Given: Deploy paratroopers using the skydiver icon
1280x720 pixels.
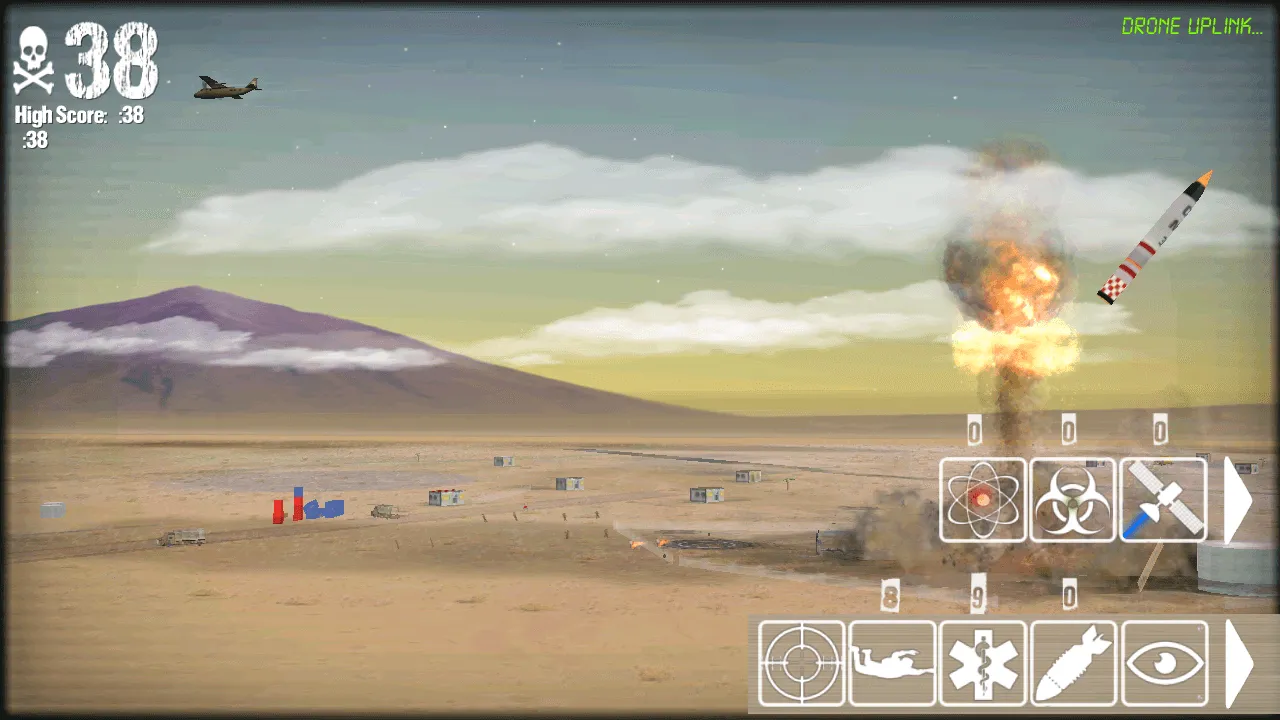Looking at the screenshot, I should coord(892,663).
